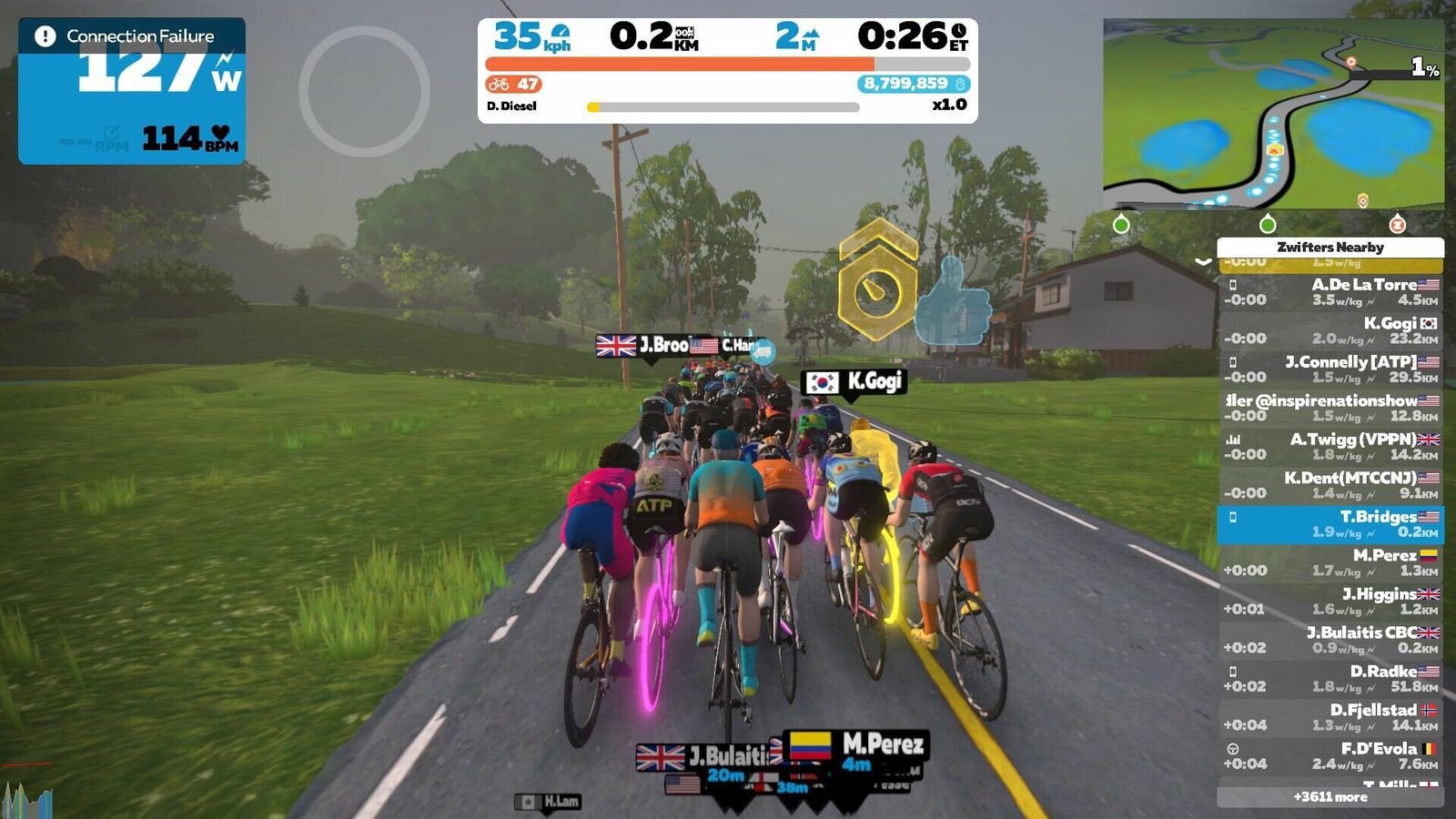Click the Connection Failure alert
1456x819 pixels.
[132, 36]
